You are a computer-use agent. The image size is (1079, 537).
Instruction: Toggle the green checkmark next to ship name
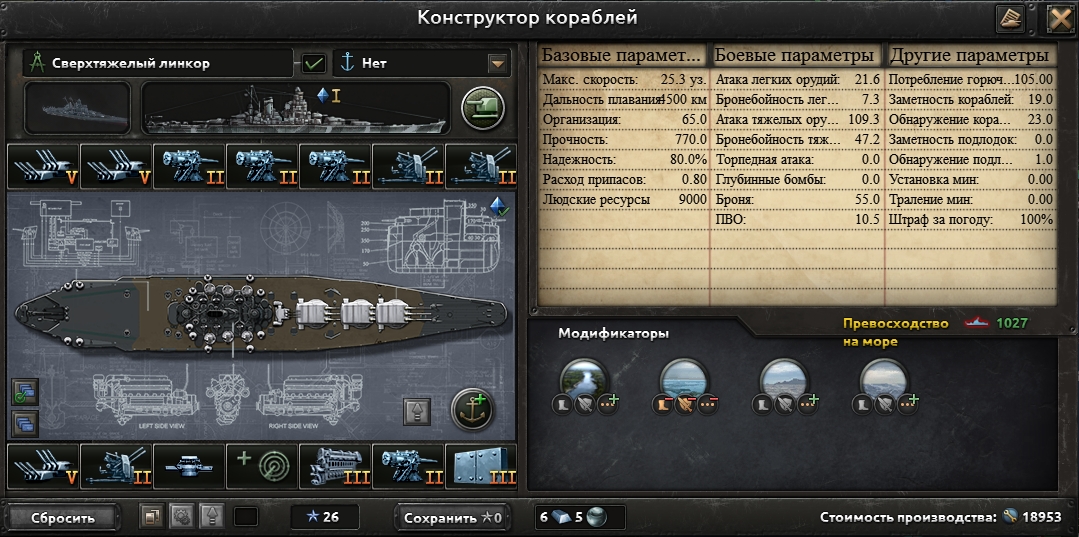click(315, 63)
